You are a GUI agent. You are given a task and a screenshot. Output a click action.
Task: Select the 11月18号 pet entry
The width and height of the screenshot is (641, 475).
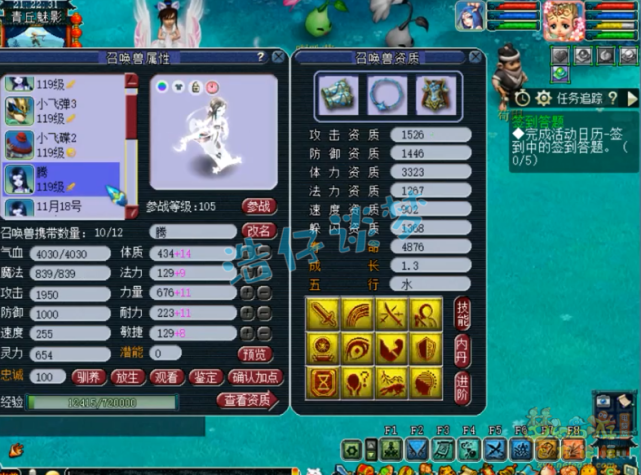click(x=60, y=207)
